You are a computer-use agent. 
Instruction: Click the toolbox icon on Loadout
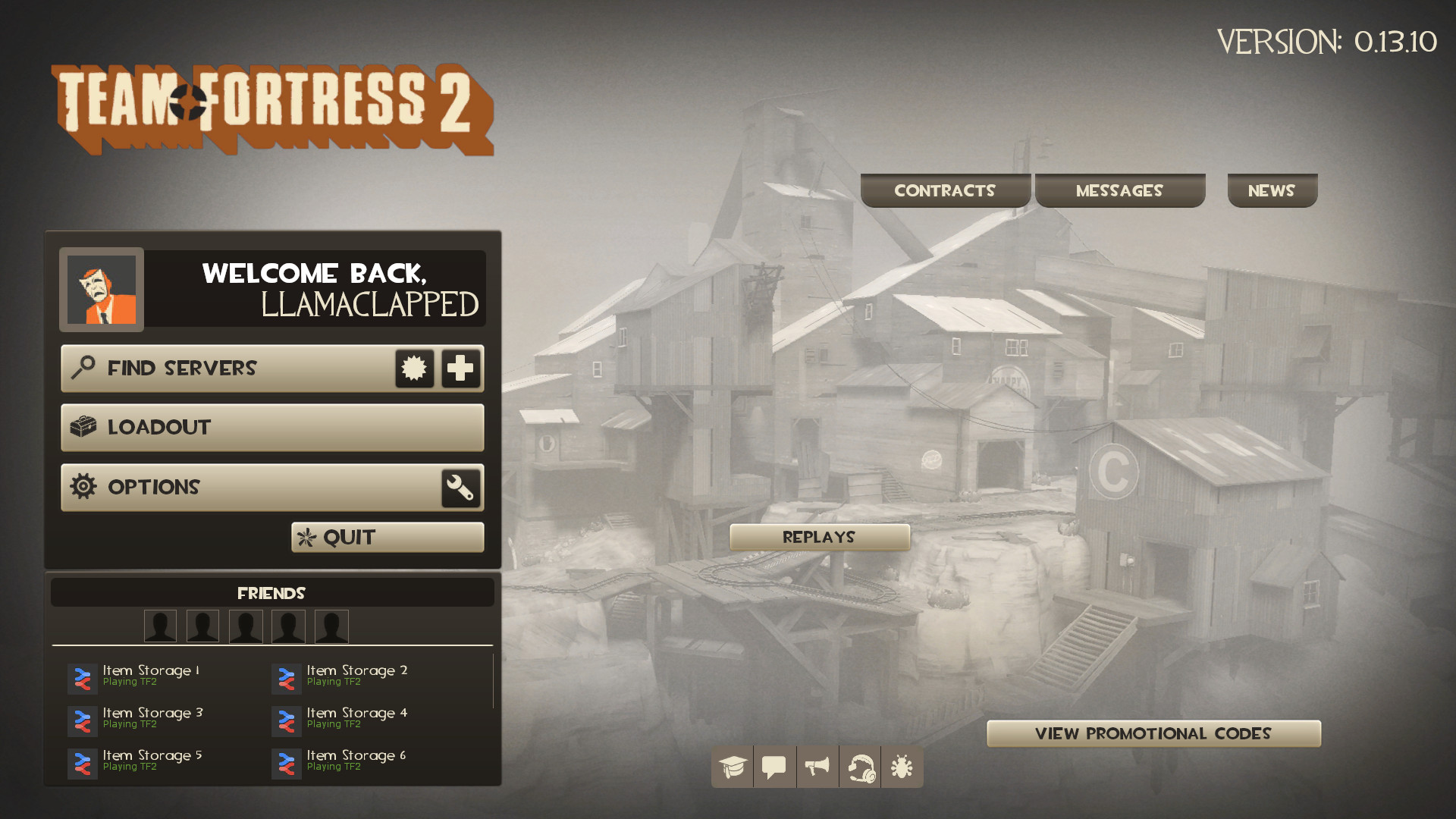[85, 427]
